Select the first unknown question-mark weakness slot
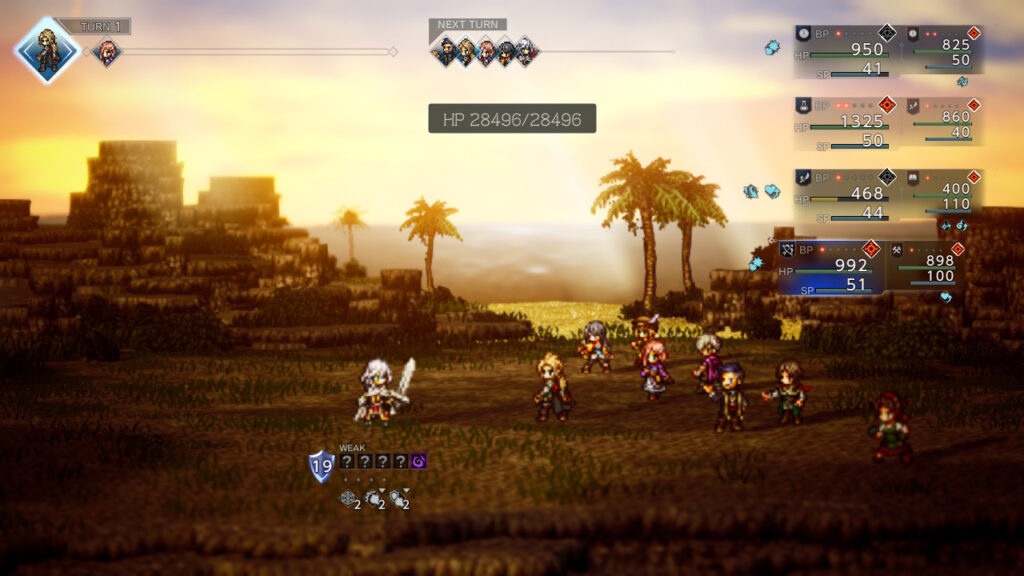Image resolution: width=1024 pixels, height=576 pixels. tap(347, 461)
